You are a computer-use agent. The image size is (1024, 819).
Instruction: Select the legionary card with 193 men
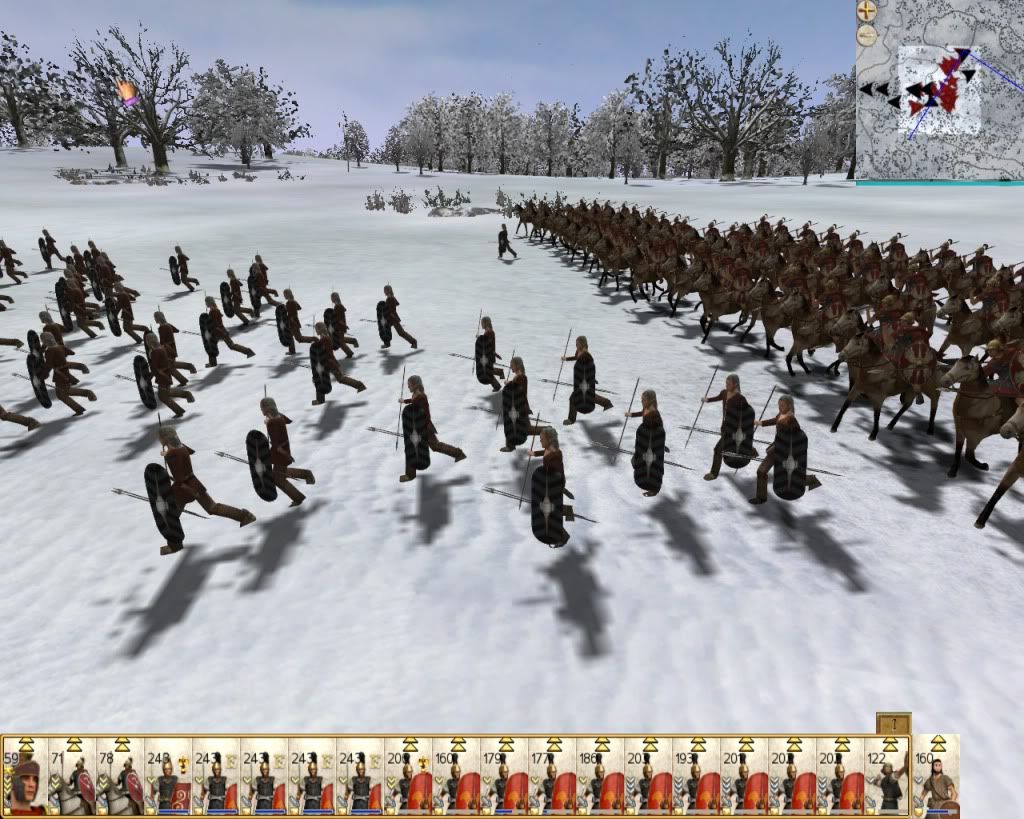(696, 777)
